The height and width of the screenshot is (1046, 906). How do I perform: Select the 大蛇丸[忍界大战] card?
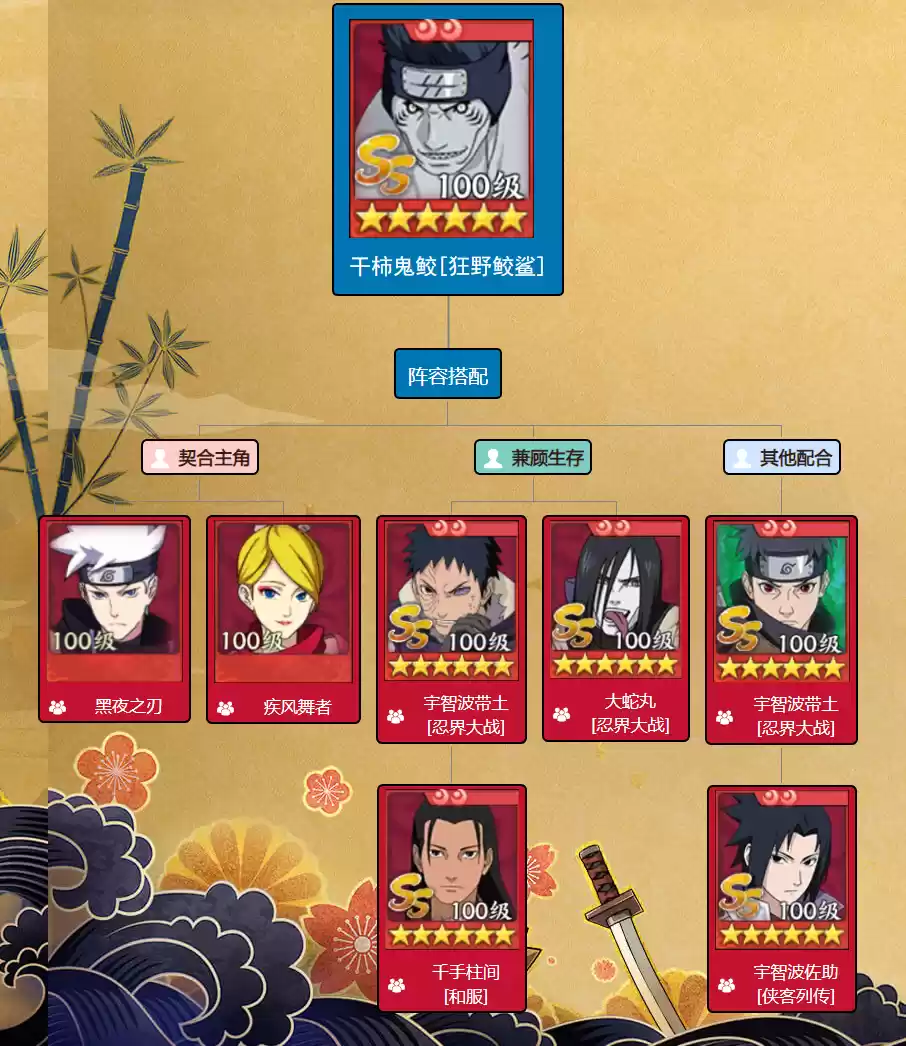(616, 628)
